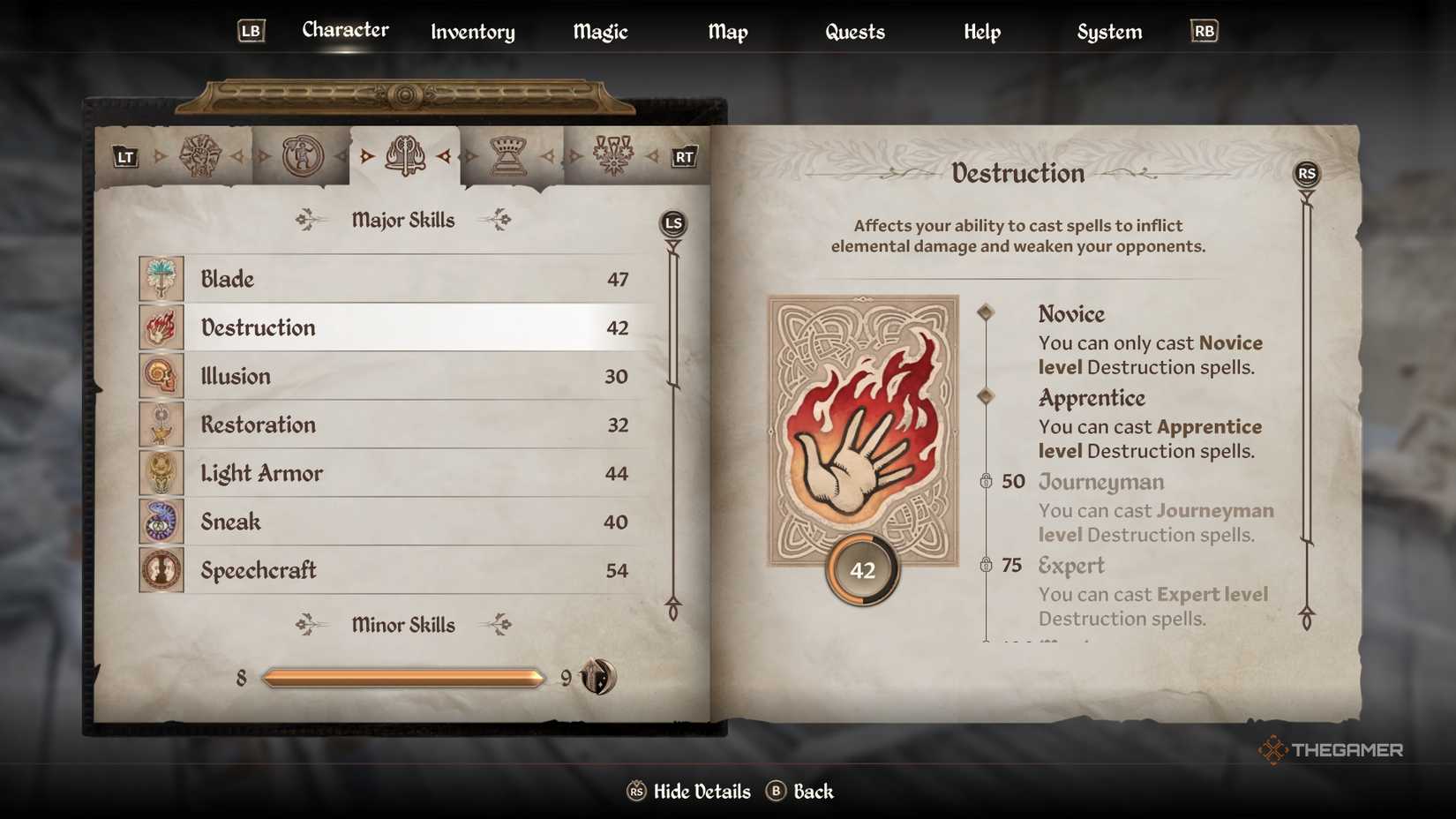Click the level 8 progress bar
The image size is (1456, 819).
tap(402, 678)
